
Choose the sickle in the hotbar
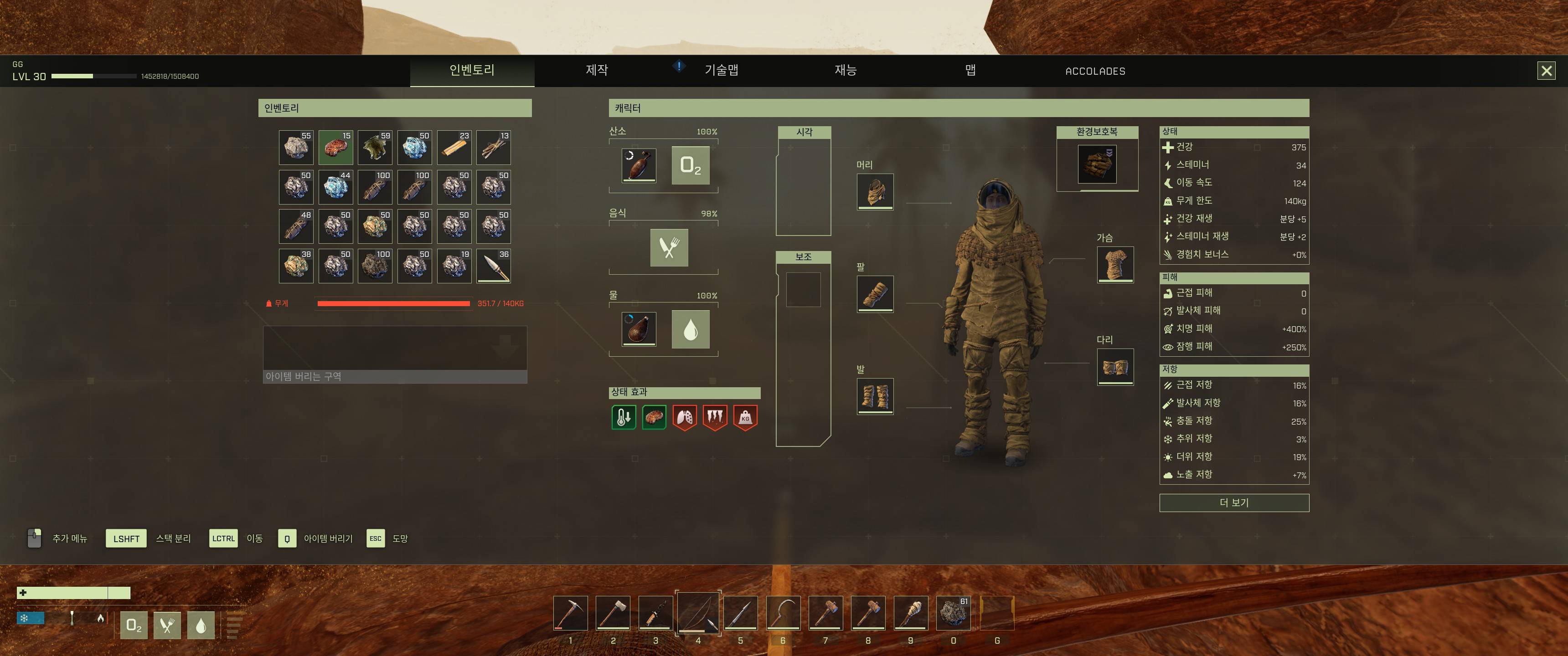(783, 613)
